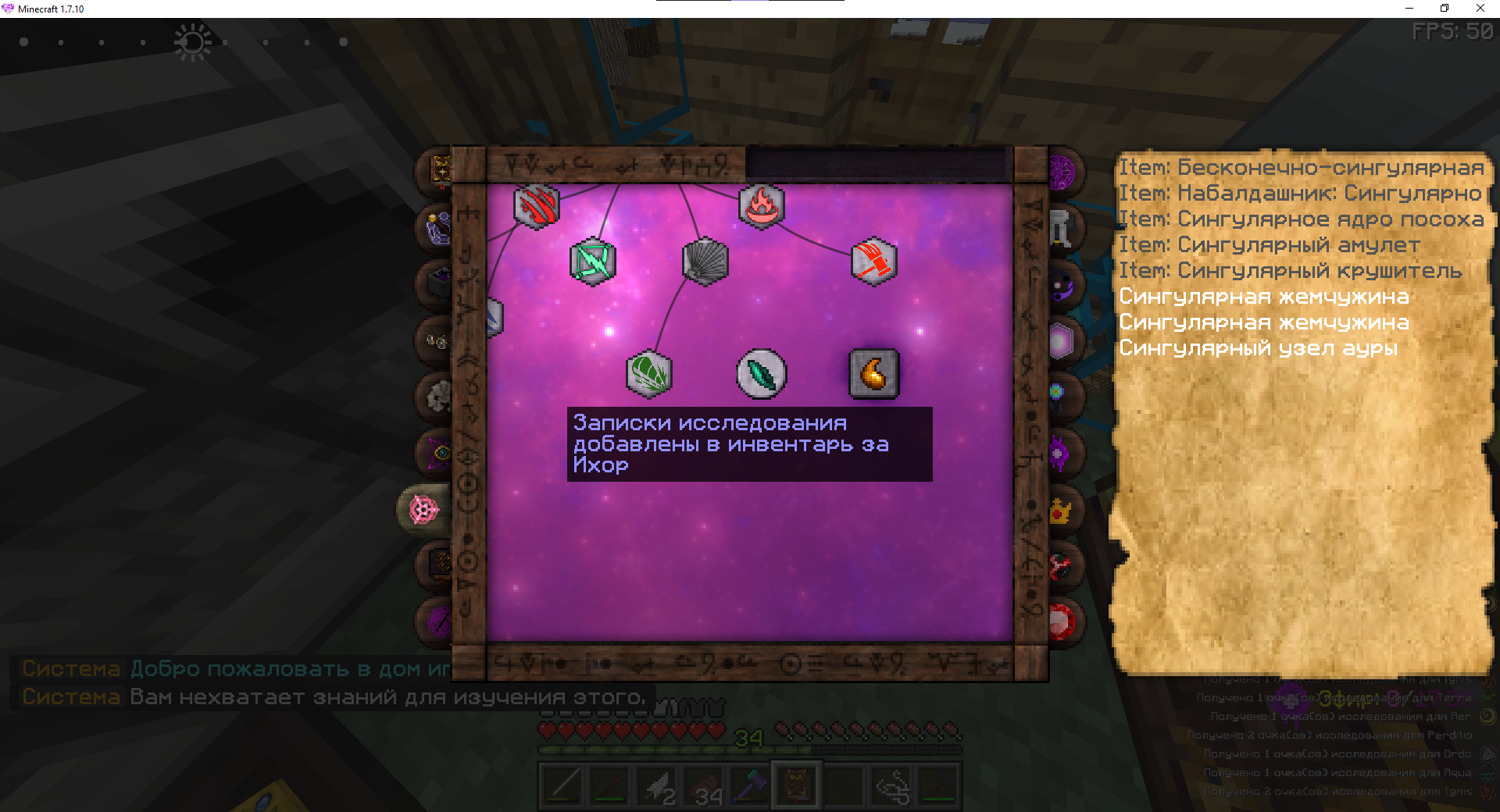
Task: Open the red gem category tab
Action: 1060,622
